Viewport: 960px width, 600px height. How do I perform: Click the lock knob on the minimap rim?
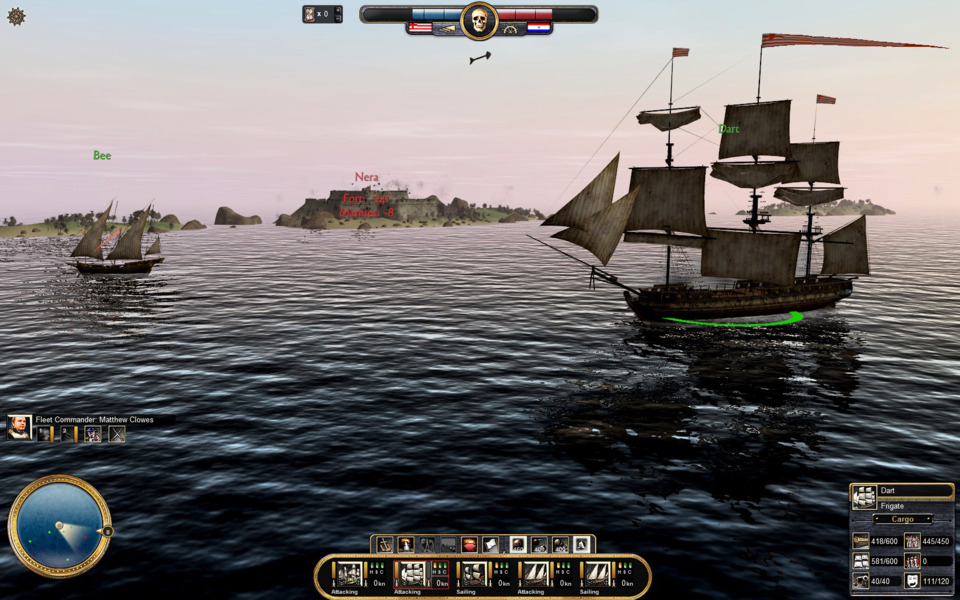(107, 531)
